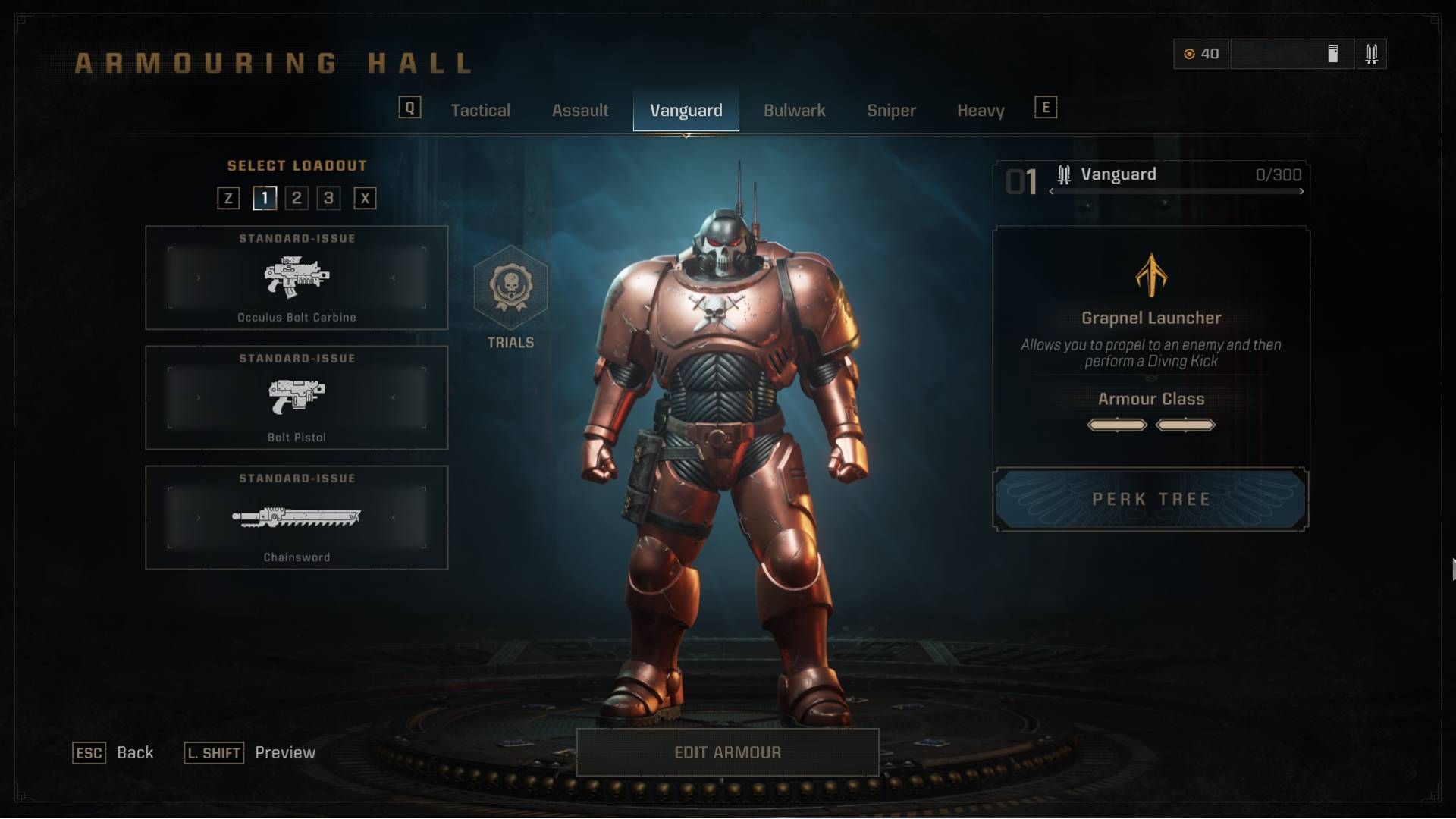This screenshot has width=1456, height=819.
Task: Open the Bulwark class tab
Action: coord(794,111)
